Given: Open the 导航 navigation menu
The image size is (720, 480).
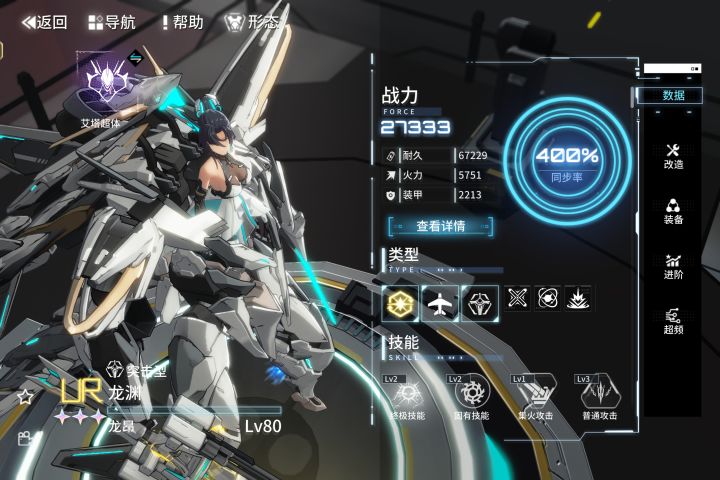Looking at the screenshot, I should pyautogui.click(x=112, y=22).
